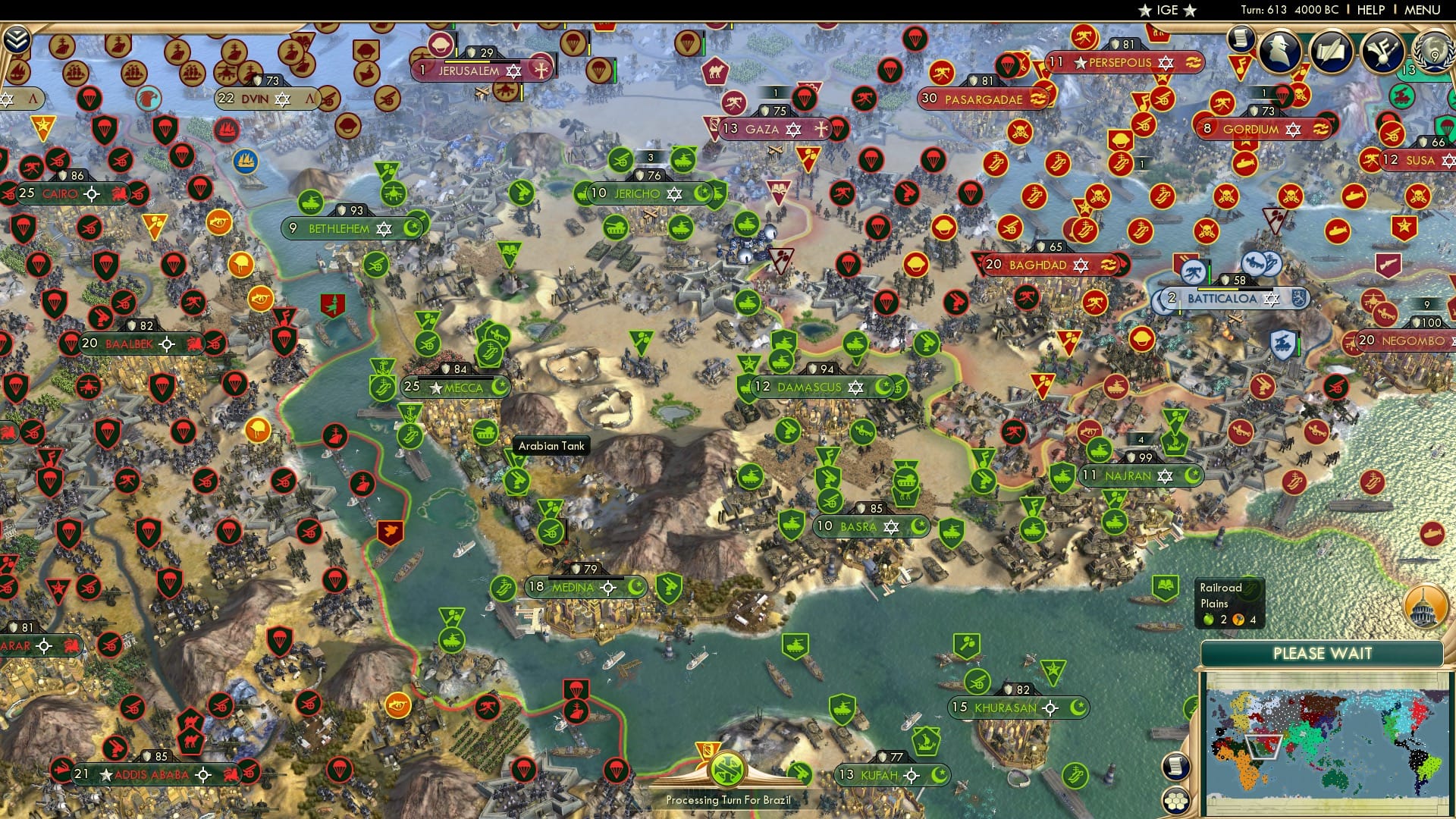Open the MENU from the top bar
Image resolution: width=1456 pixels, height=819 pixels.
tap(1421, 11)
